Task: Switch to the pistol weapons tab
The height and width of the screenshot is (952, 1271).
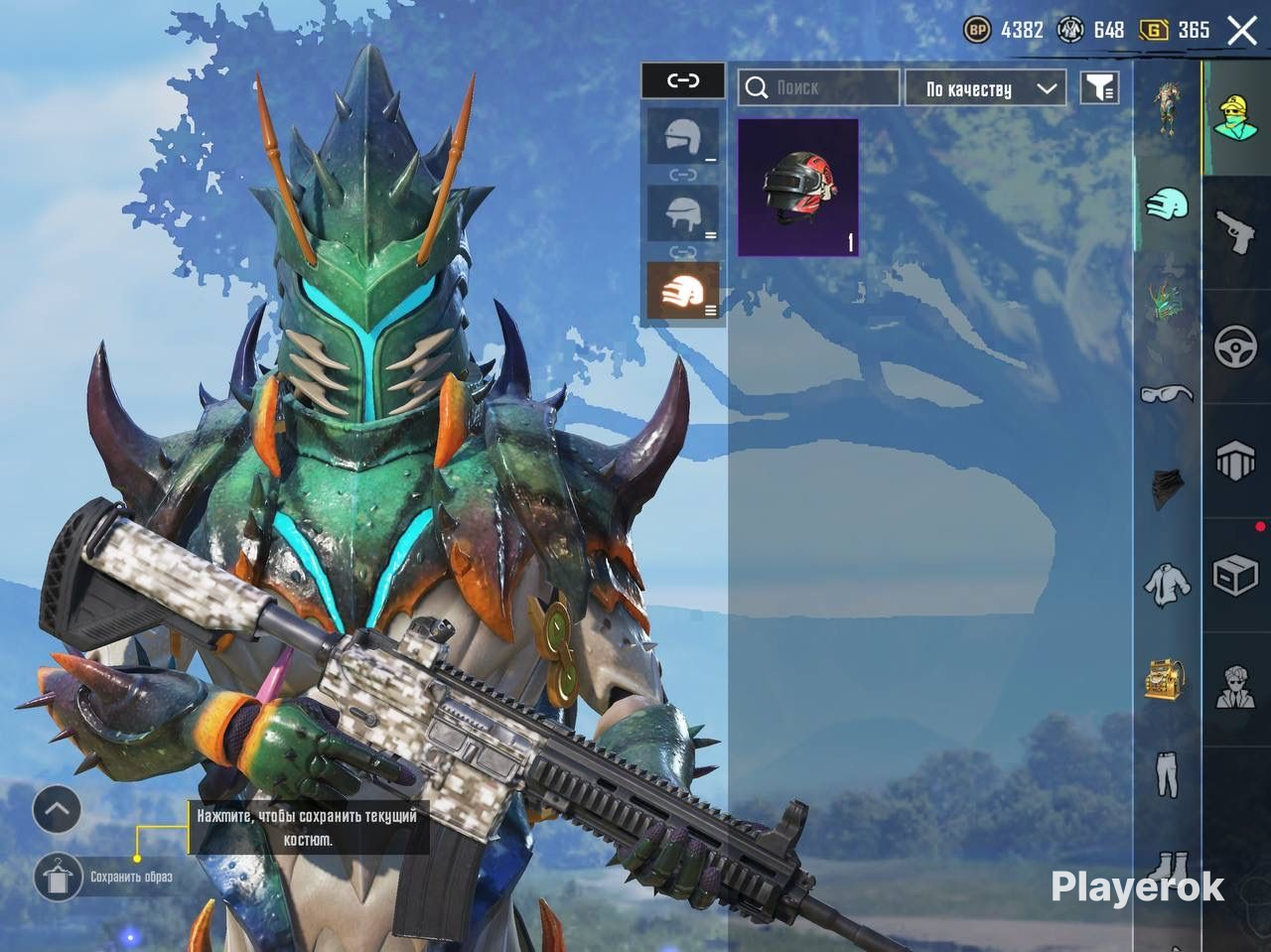Action: pyautogui.click(x=1236, y=233)
